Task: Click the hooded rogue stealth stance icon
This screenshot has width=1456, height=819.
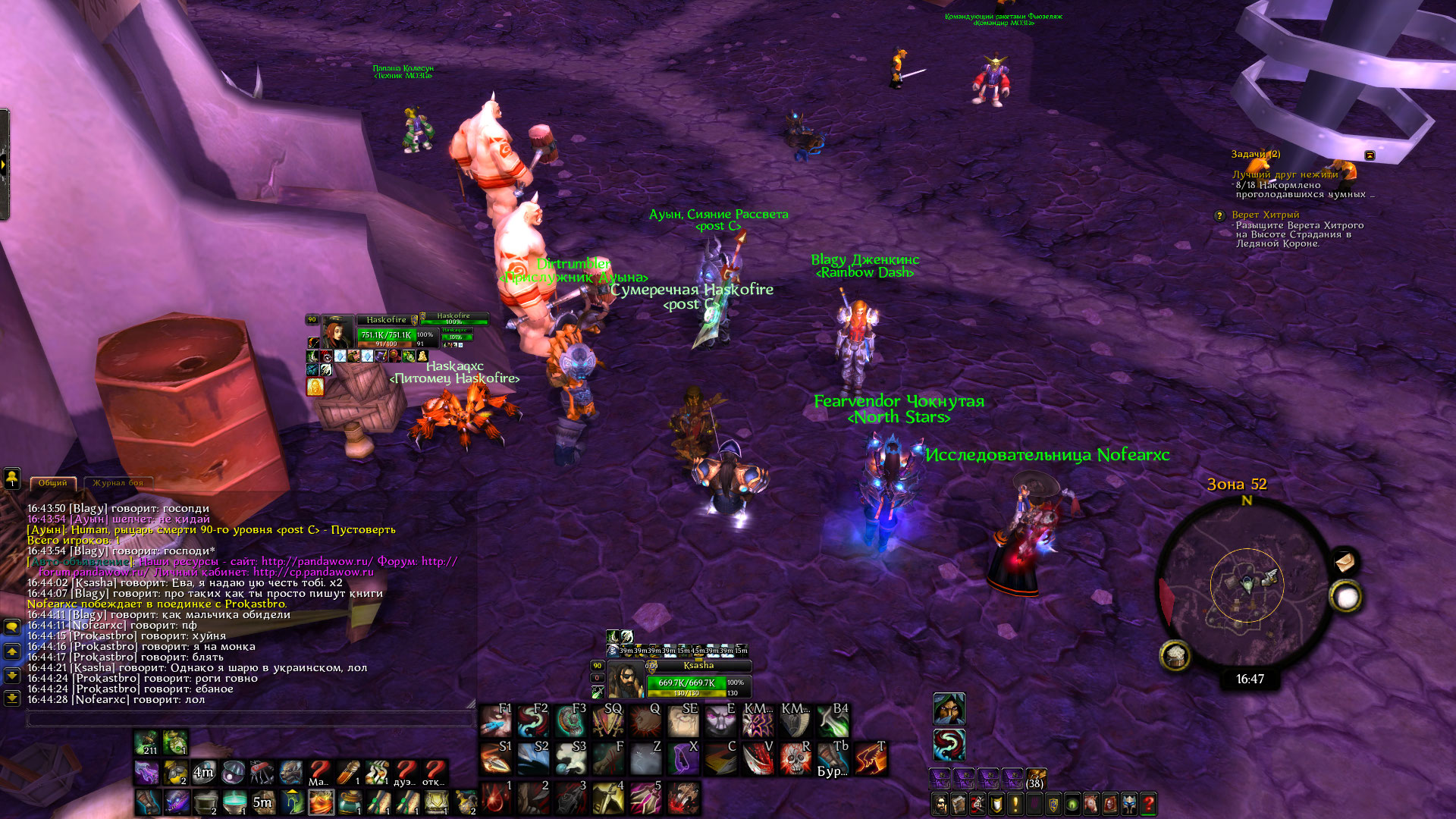Action: [949, 708]
